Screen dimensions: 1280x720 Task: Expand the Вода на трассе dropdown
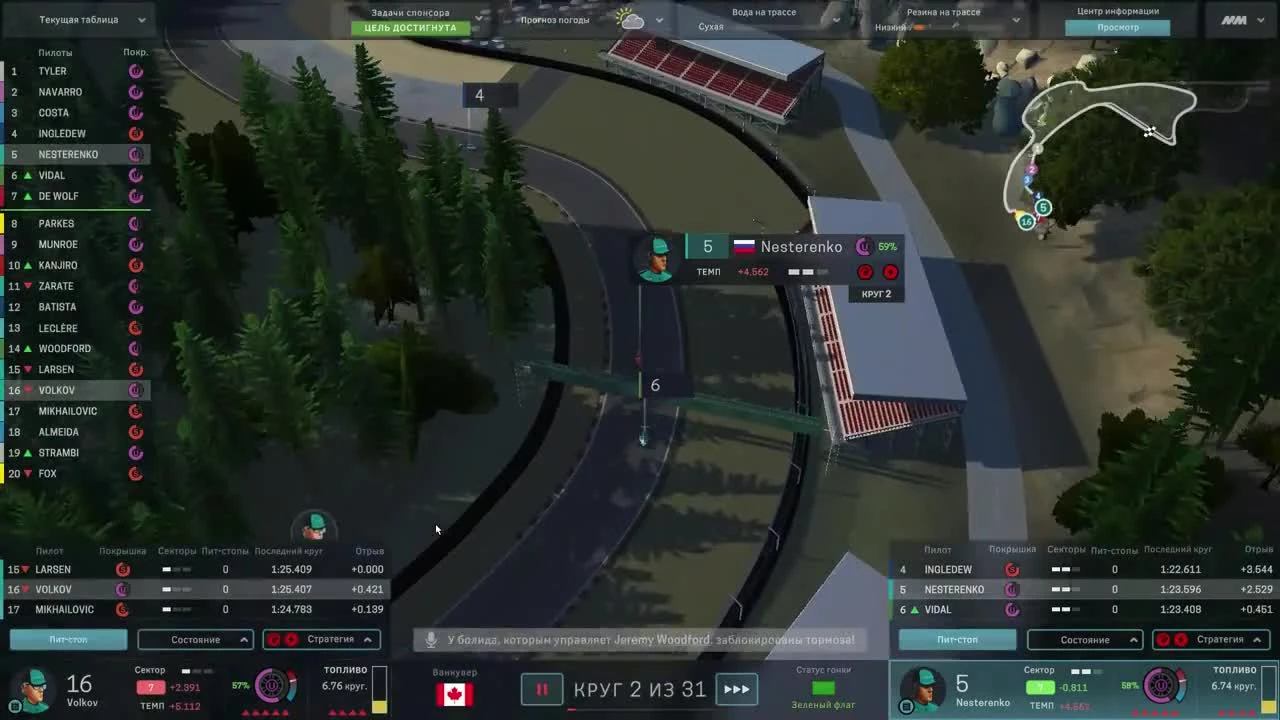point(836,19)
